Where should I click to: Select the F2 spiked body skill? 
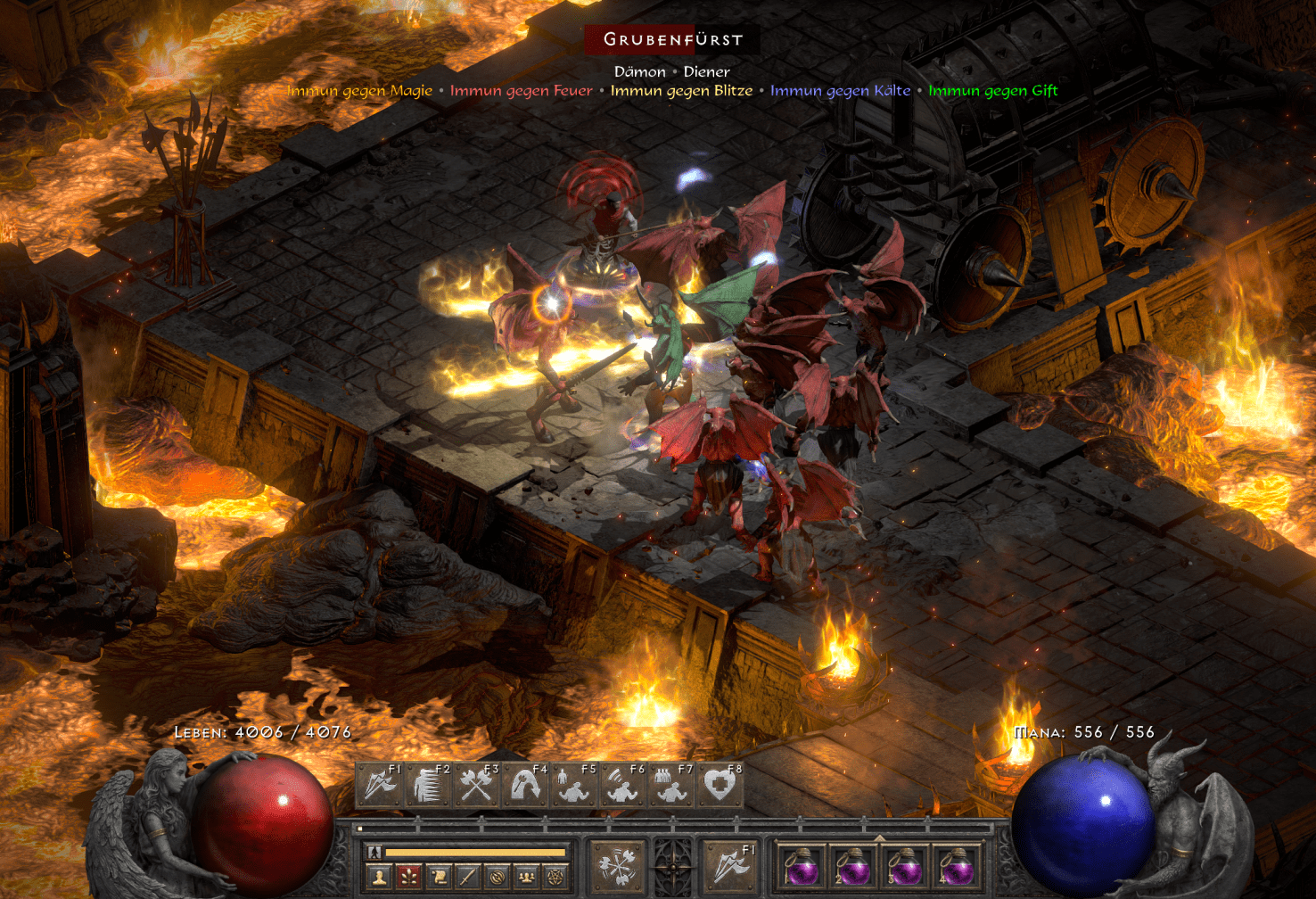[x=428, y=786]
